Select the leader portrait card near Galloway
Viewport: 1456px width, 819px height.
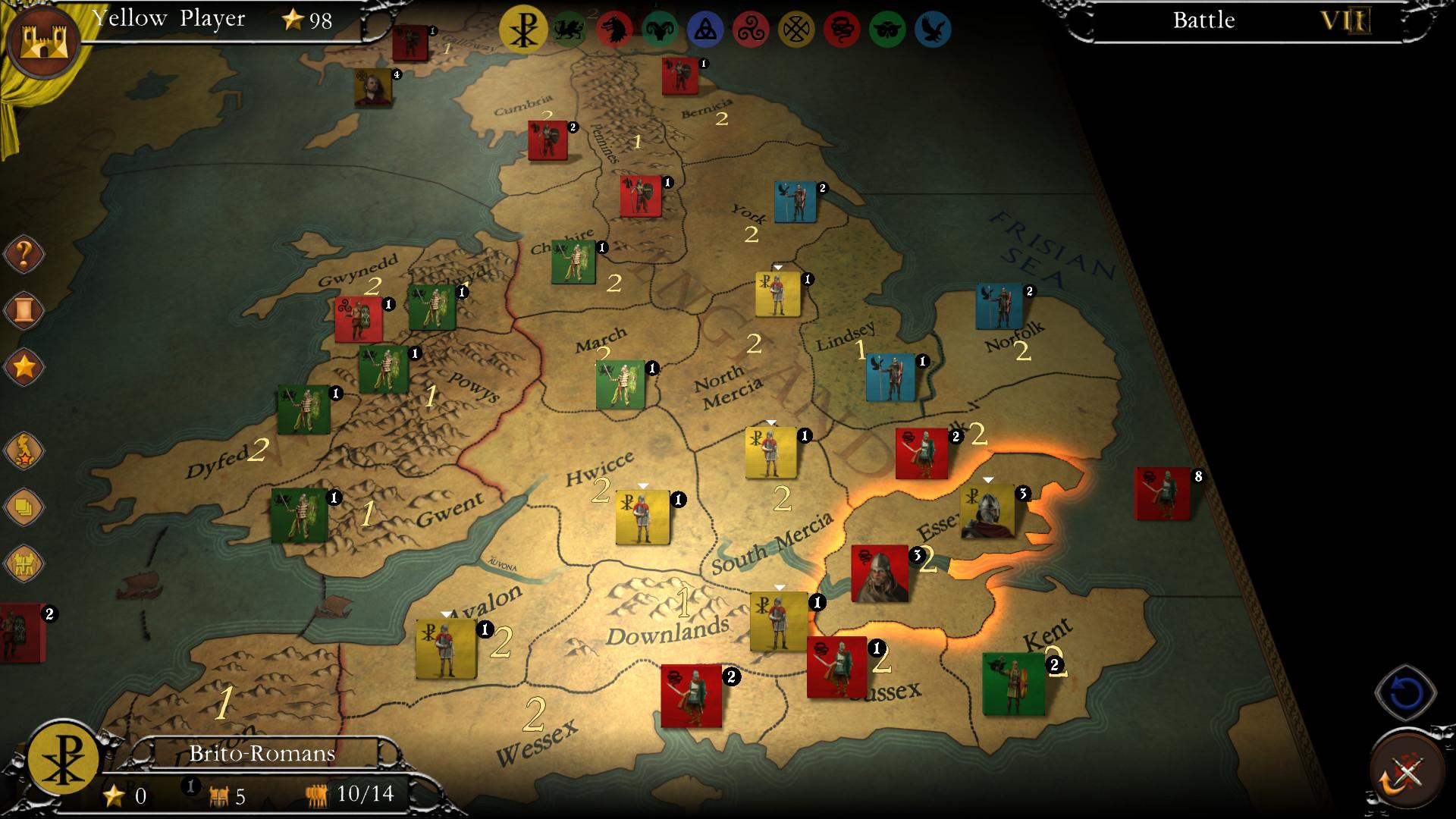374,85
